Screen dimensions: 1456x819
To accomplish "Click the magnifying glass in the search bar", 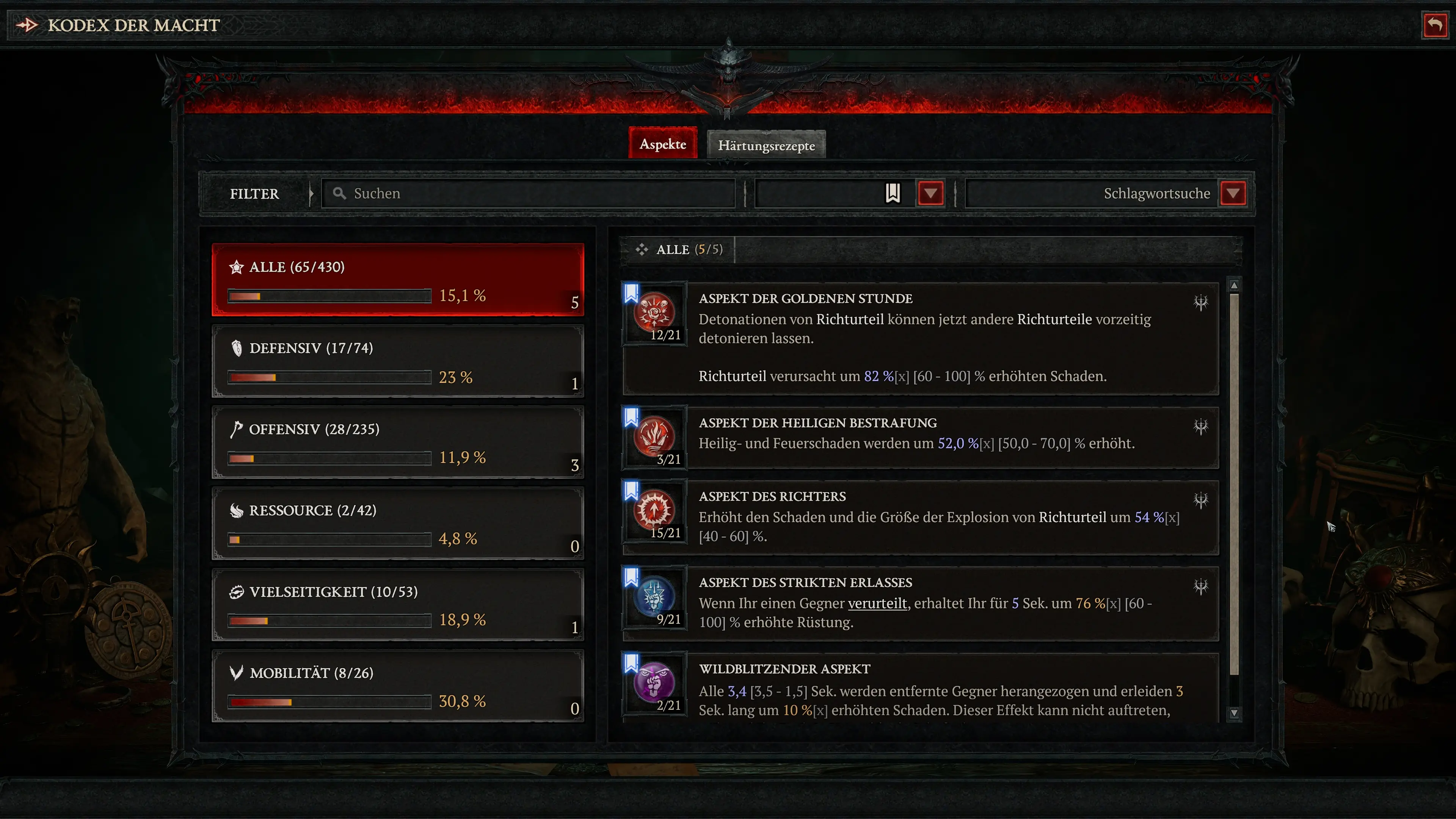I will click(x=339, y=193).
